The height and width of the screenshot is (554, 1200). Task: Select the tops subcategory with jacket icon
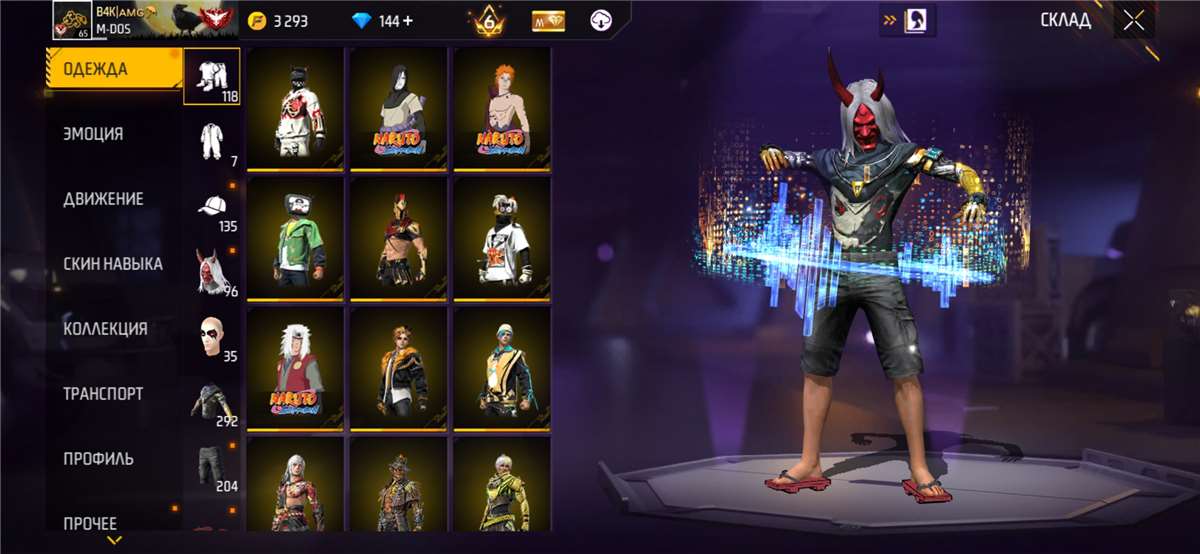pyautogui.click(x=212, y=402)
